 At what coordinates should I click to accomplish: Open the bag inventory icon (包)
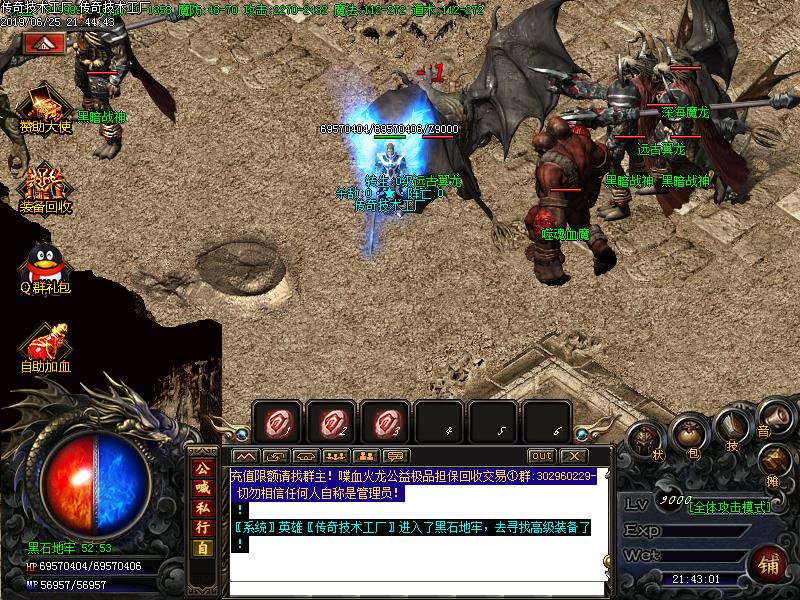click(689, 432)
